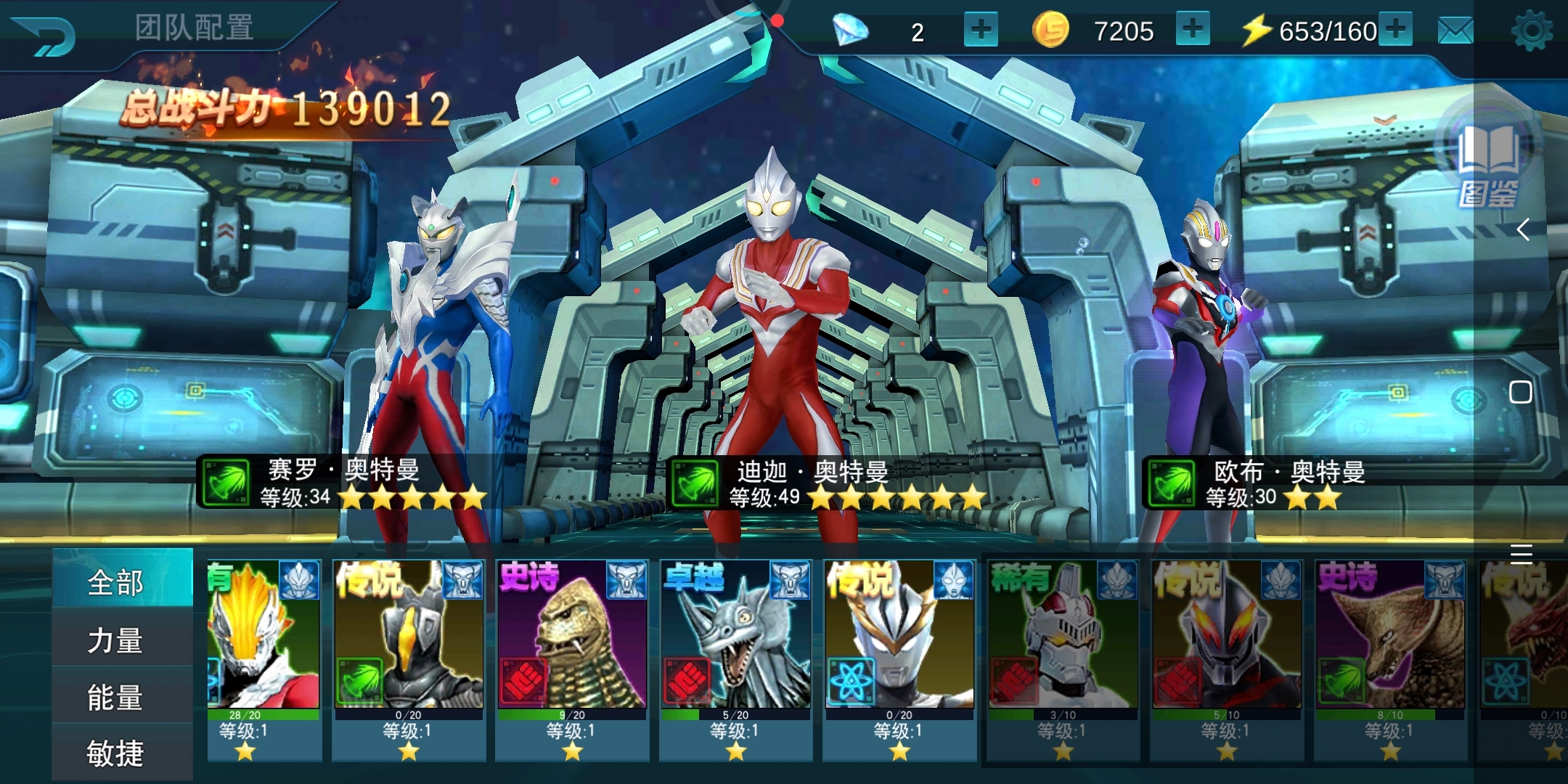Go back using the return arrow

[45, 33]
